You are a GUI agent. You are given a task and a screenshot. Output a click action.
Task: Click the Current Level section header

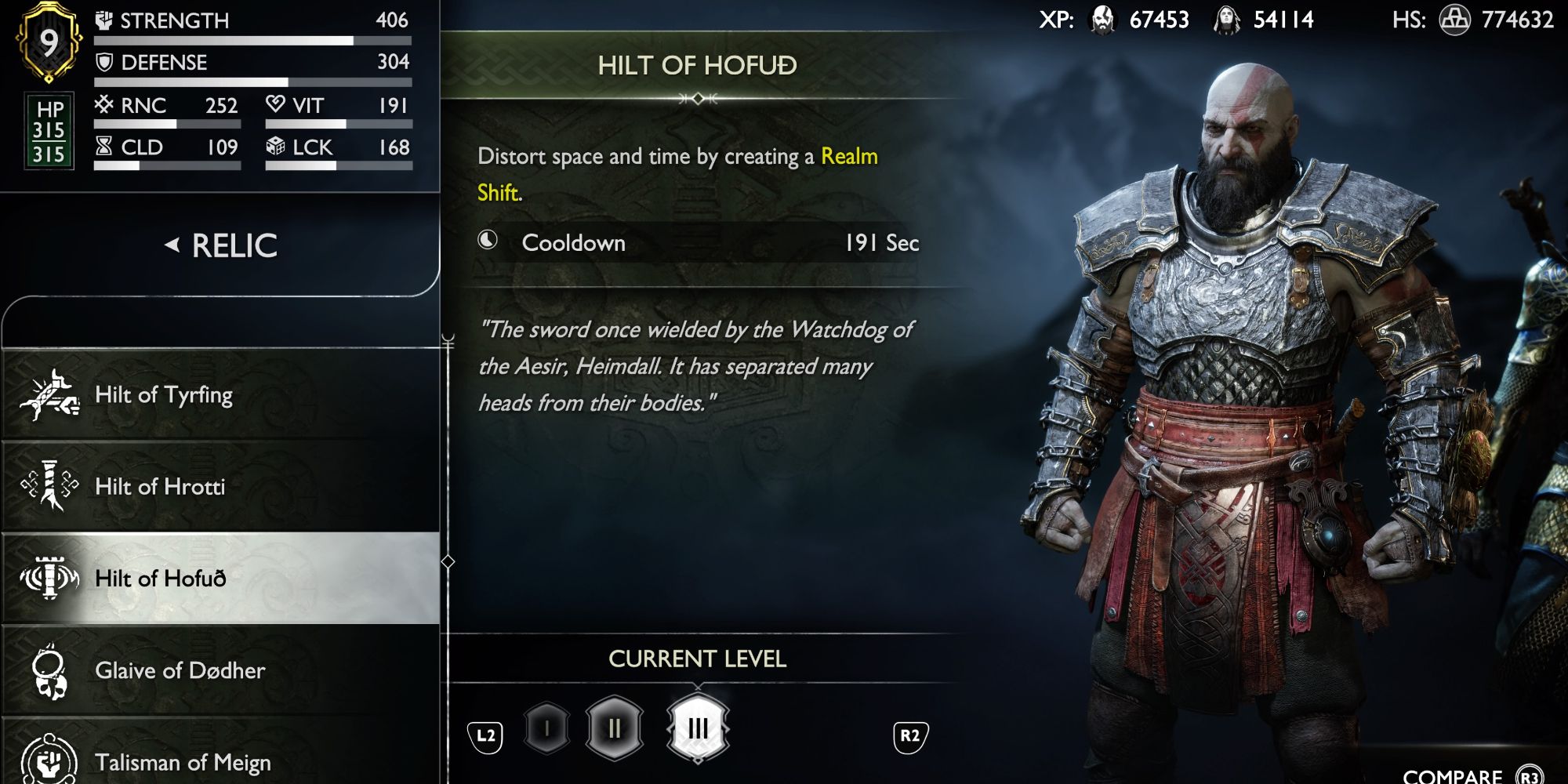698,659
